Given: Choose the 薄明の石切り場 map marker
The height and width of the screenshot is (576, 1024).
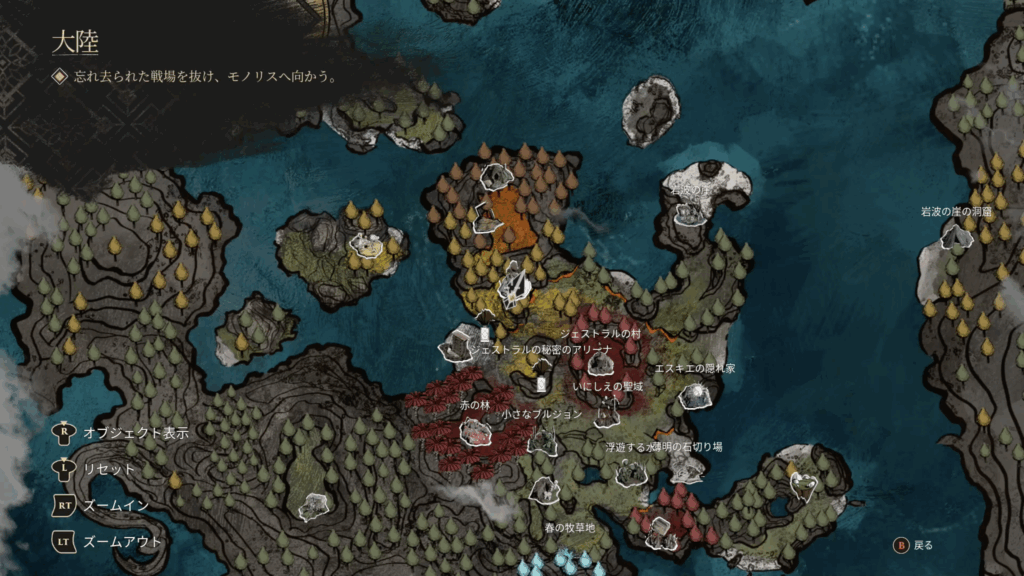Looking at the screenshot, I should (x=688, y=468).
